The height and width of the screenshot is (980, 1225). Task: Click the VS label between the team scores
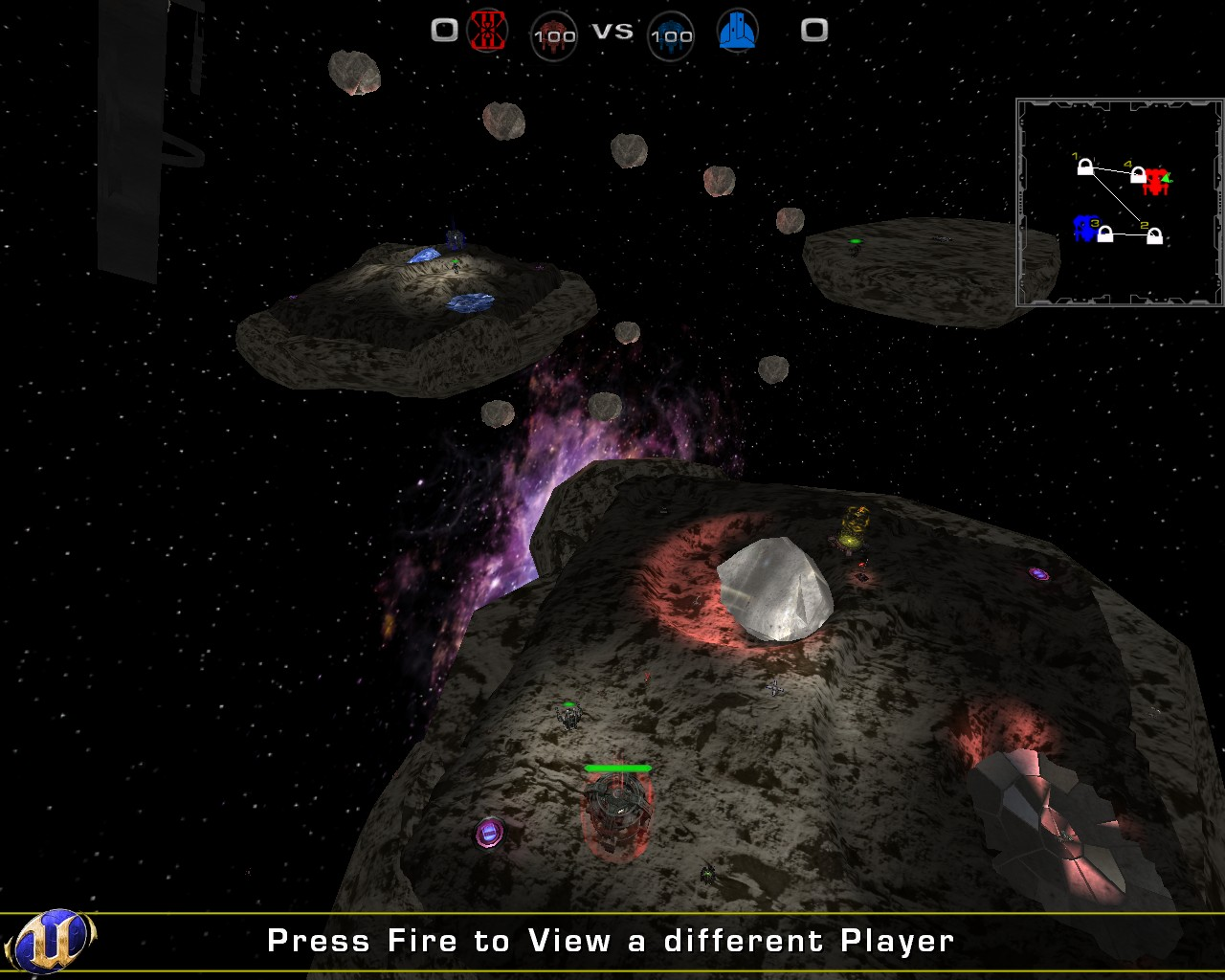(x=612, y=31)
